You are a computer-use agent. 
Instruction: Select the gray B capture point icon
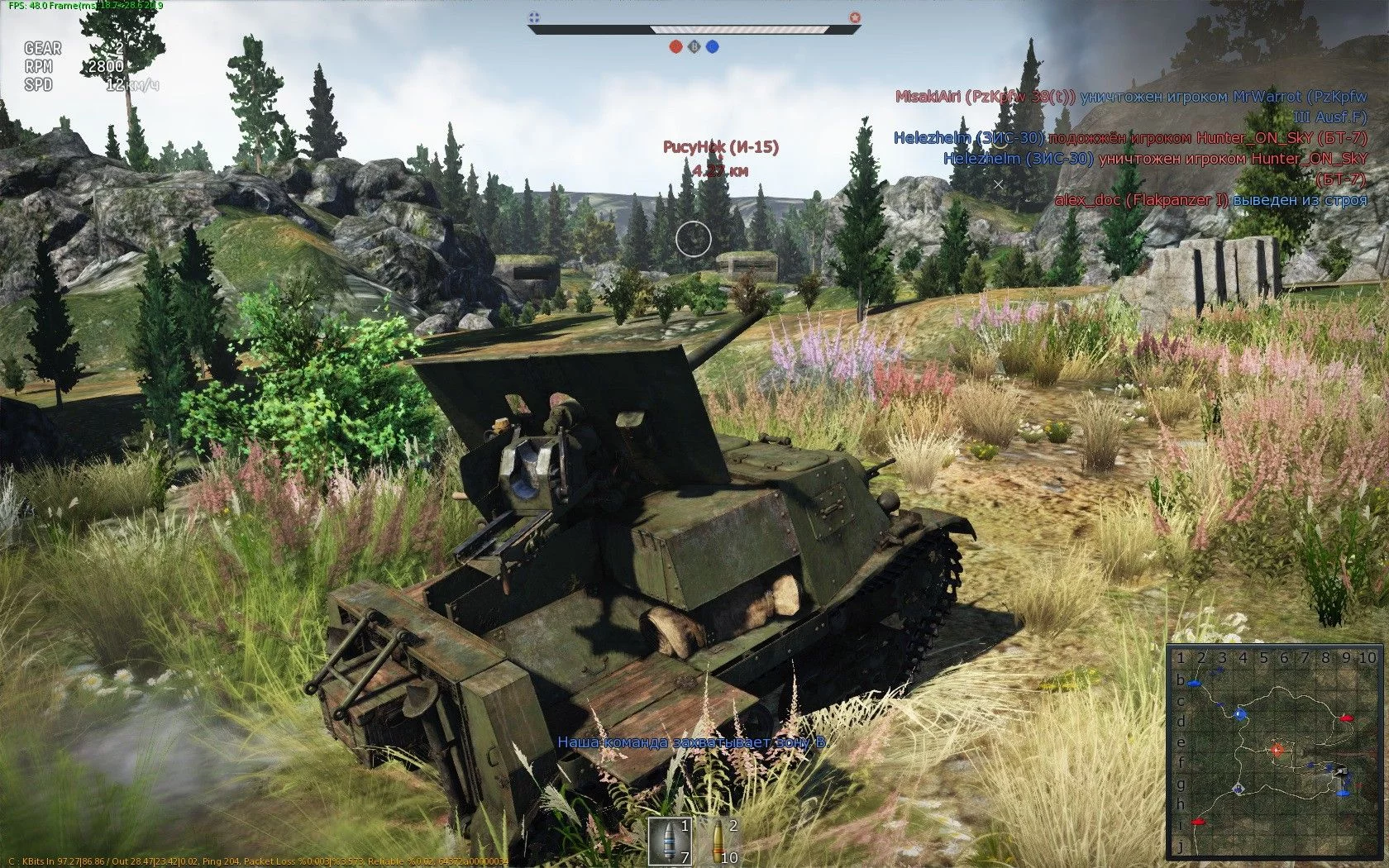pyautogui.click(x=694, y=46)
